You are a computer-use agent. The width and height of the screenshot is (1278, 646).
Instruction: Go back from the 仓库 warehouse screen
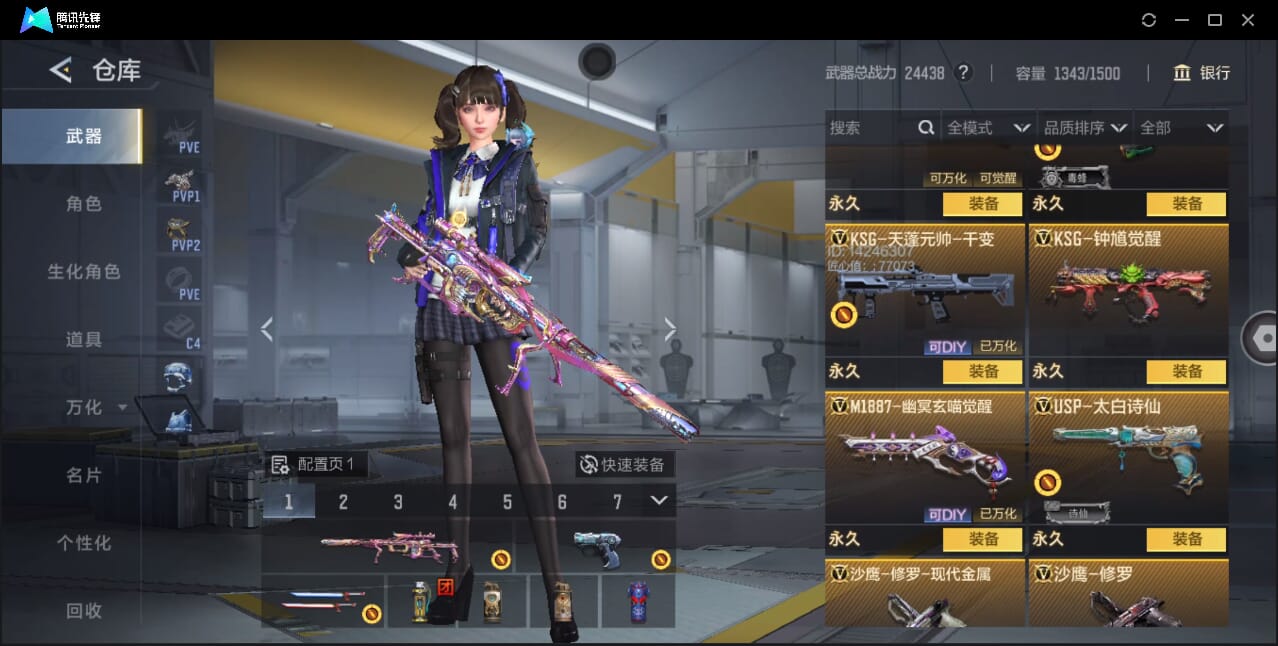pos(61,70)
